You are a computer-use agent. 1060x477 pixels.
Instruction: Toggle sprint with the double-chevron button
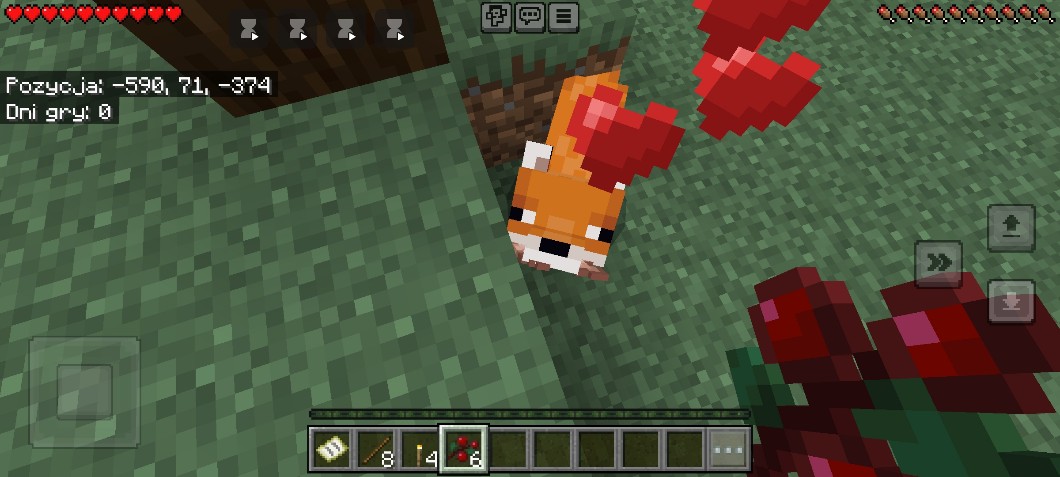click(938, 263)
